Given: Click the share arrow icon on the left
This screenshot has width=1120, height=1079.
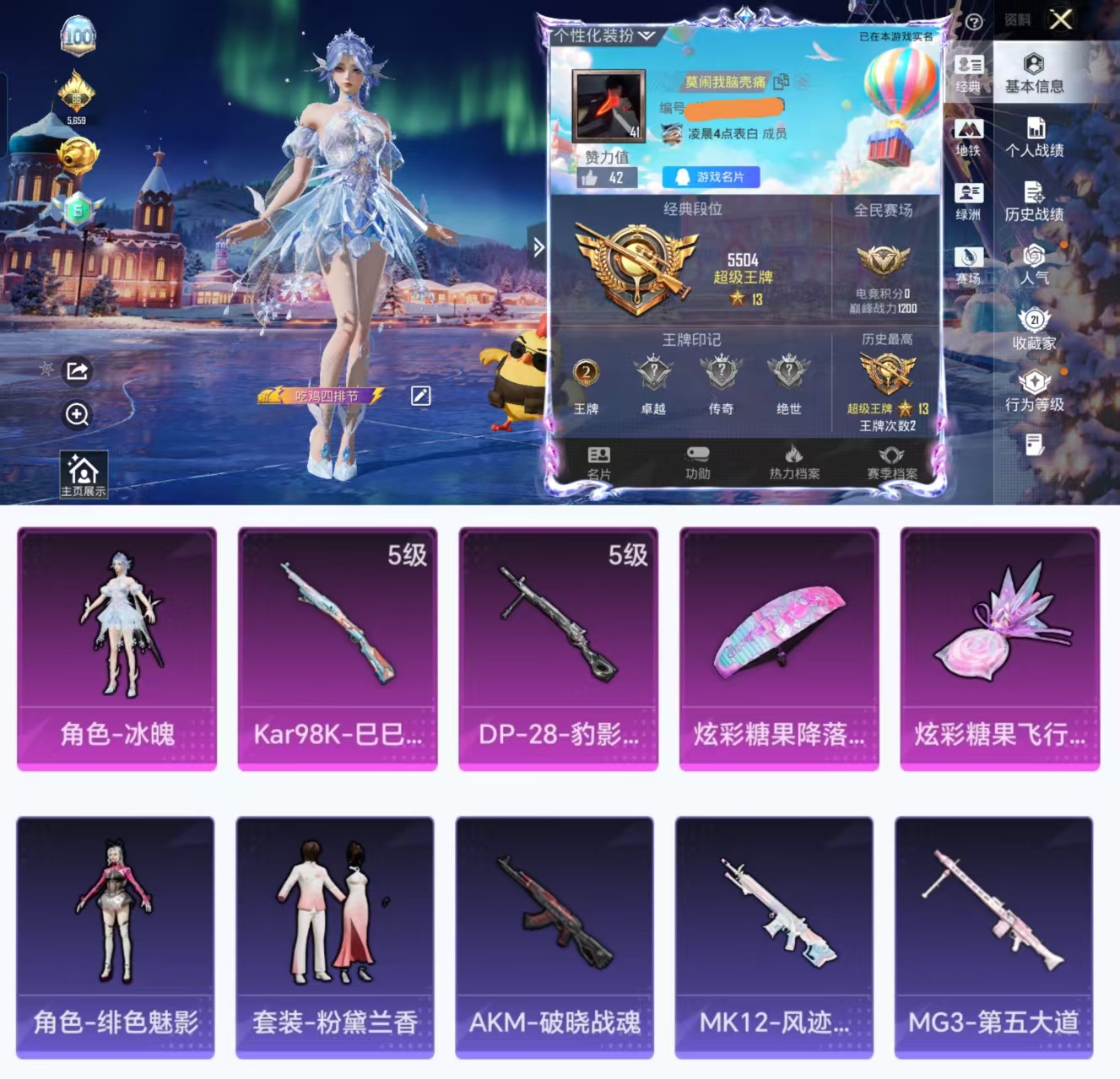Looking at the screenshot, I should (77, 370).
